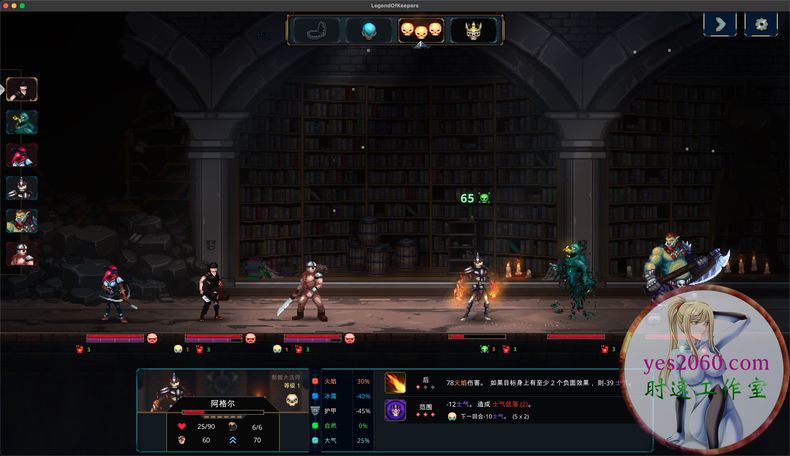The image size is (790, 456).
Task: Choose the fire slash skill icon
Action: click(396, 382)
